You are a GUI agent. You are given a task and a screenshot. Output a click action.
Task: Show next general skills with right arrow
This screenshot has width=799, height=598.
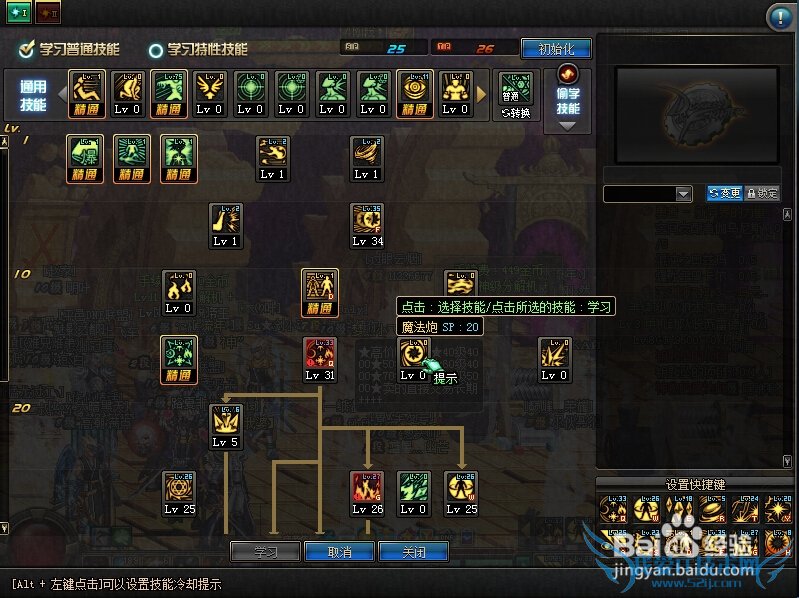(x=482, y=94)
